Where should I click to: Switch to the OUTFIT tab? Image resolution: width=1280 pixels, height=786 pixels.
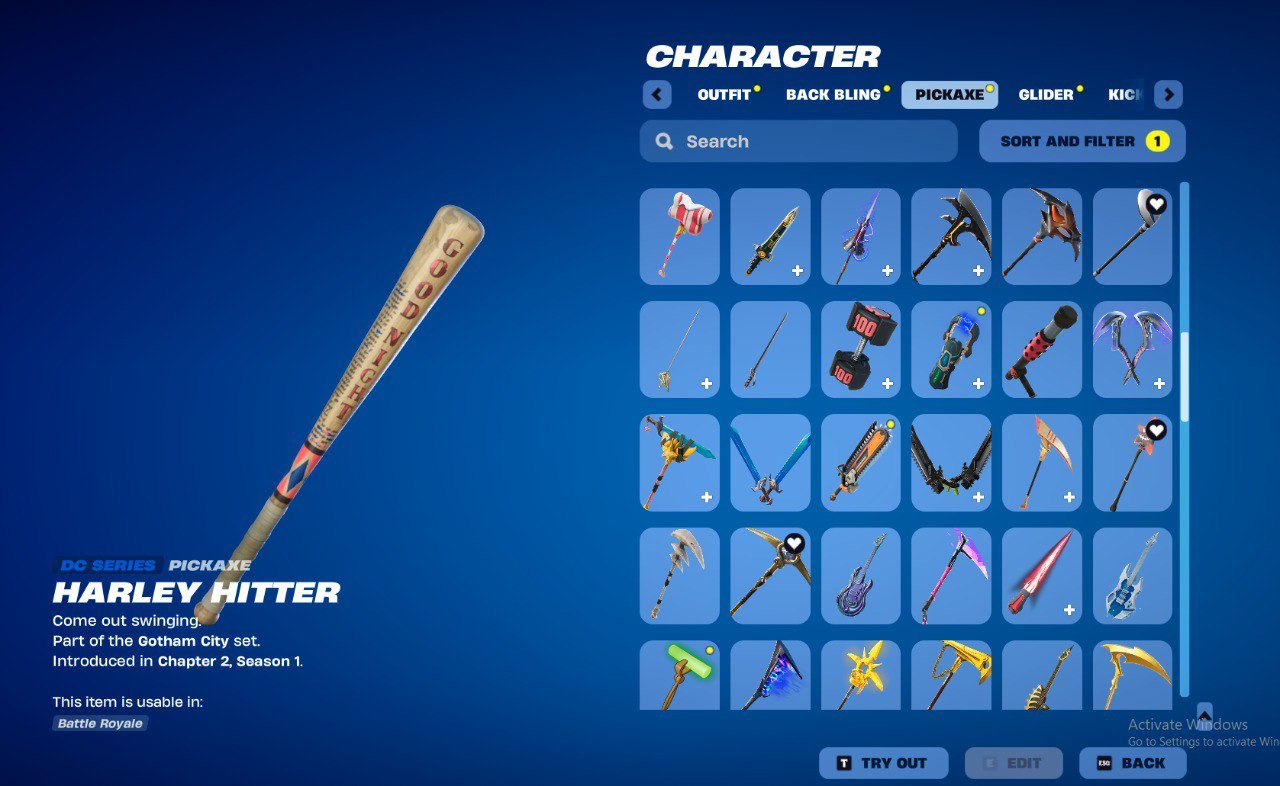point(722,94)
